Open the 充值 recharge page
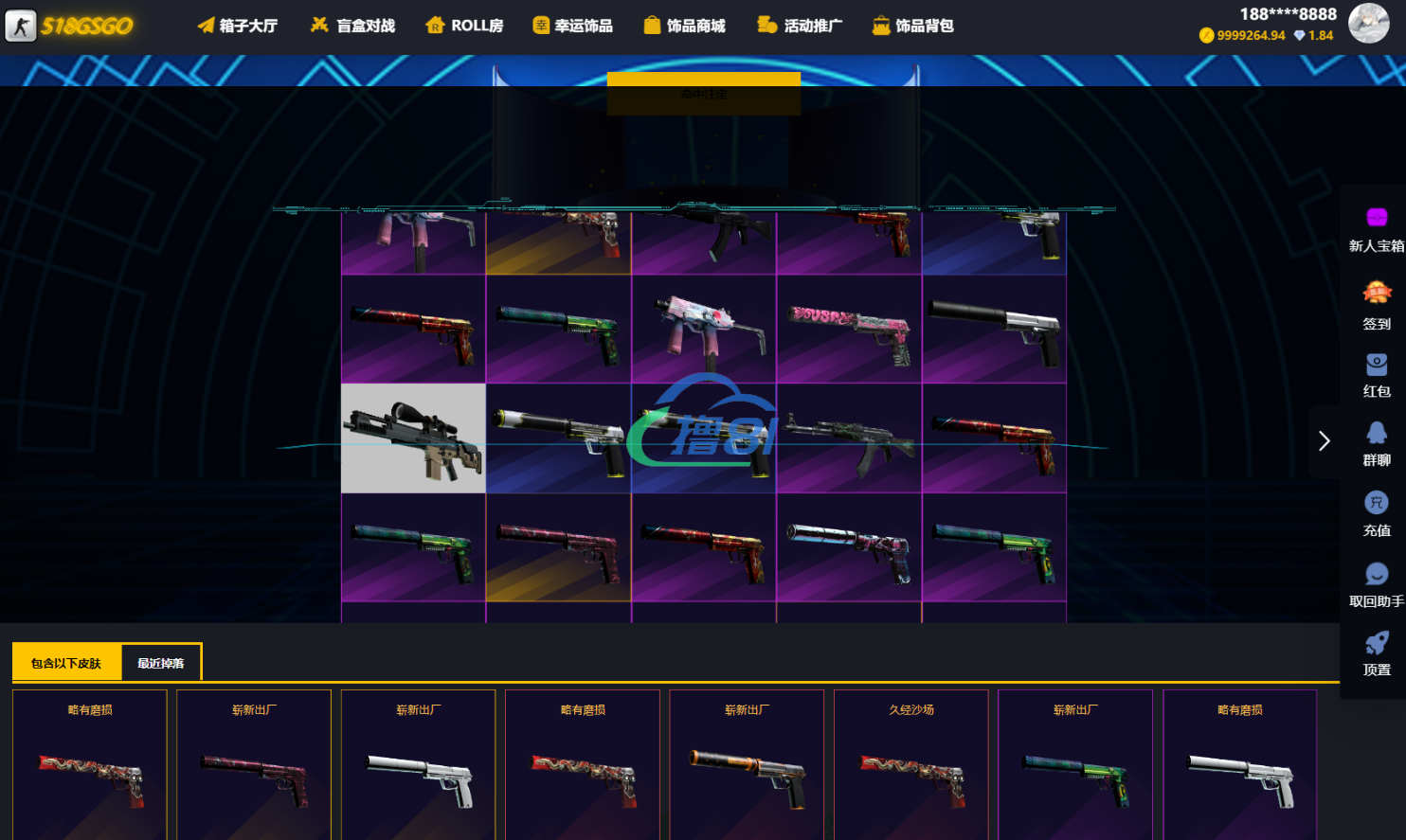Screen dimensions: 1406x840 coord(1377,514)
